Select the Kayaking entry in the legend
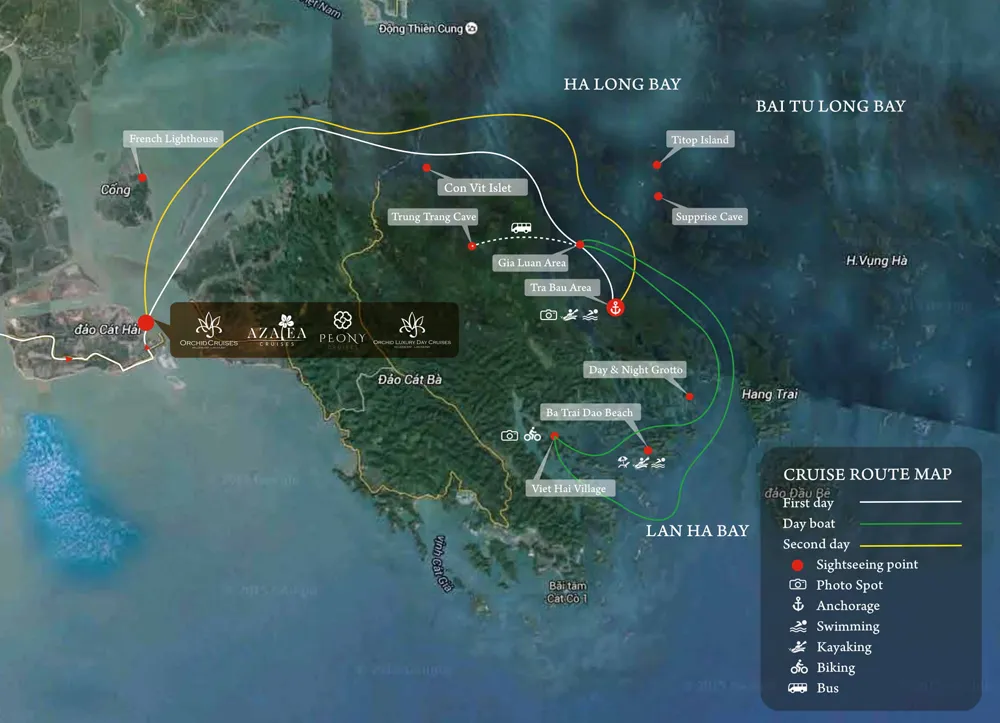 (x=843, y=647)
